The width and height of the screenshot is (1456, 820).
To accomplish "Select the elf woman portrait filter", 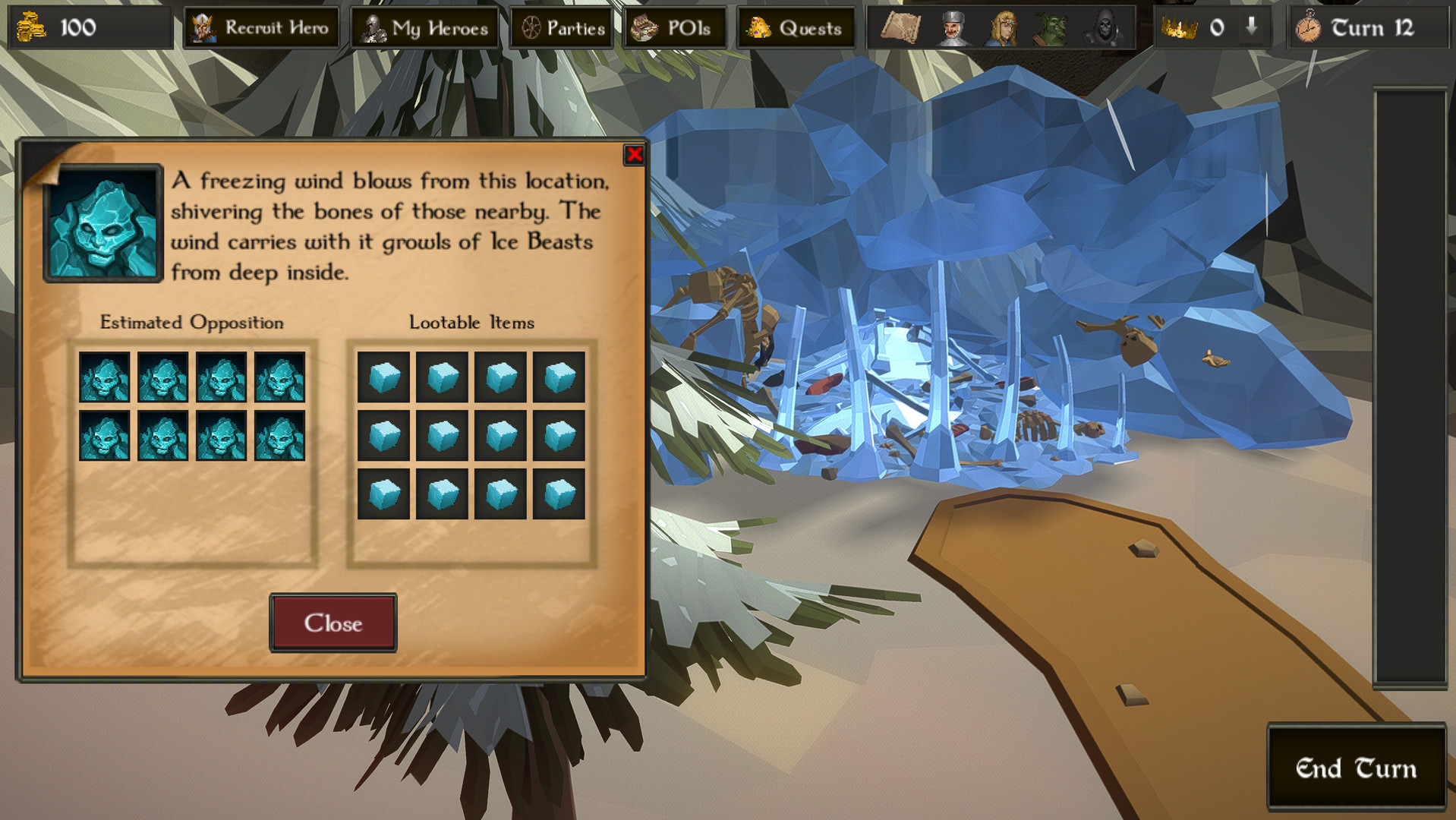I will click(x=1002, y=27).
